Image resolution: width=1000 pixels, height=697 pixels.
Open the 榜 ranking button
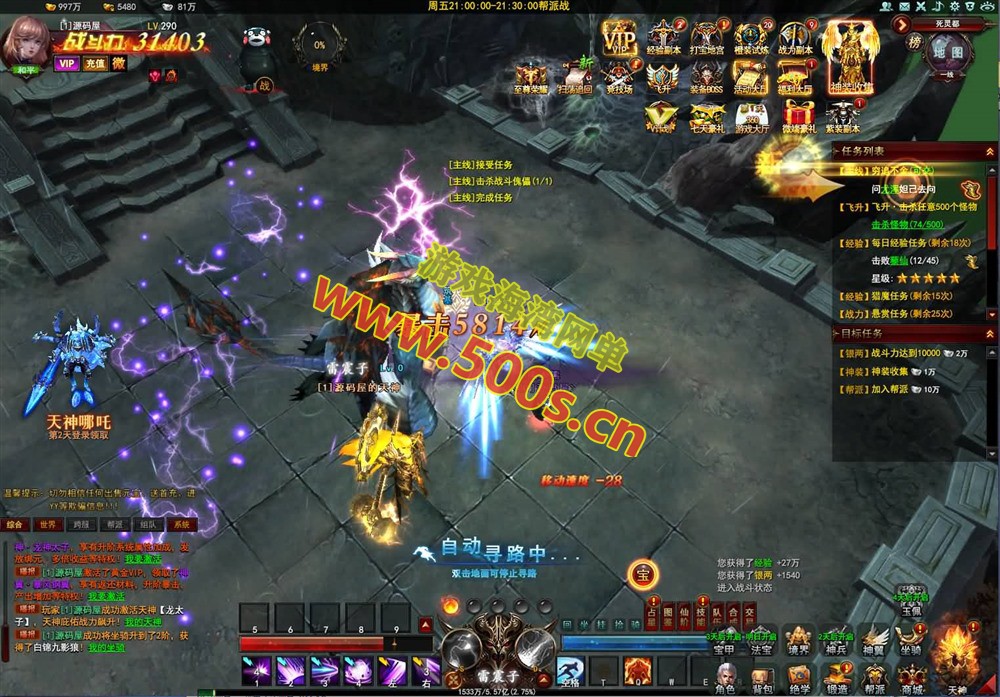(914, 42)
